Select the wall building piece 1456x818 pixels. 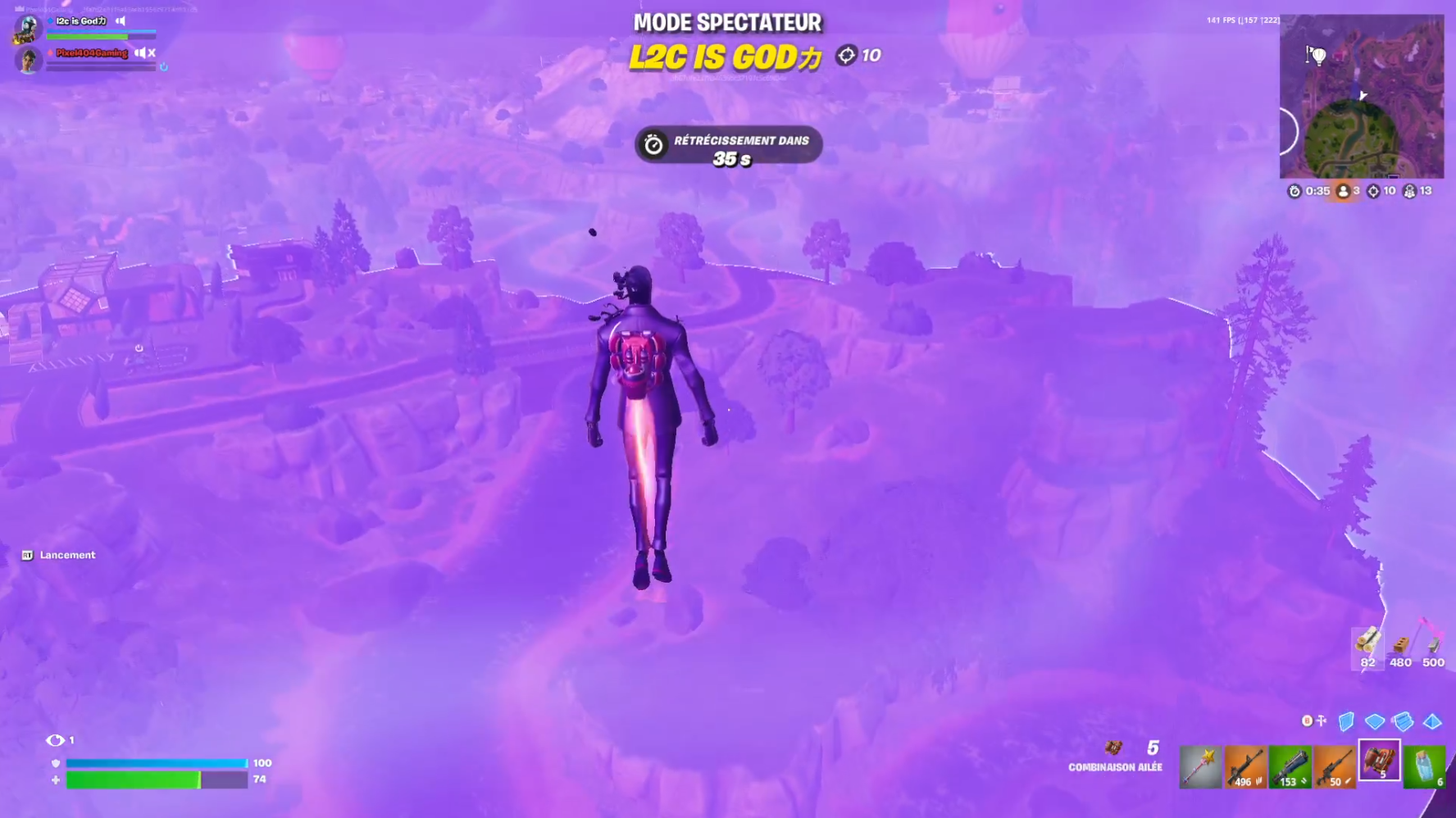tap(1346, 721)
